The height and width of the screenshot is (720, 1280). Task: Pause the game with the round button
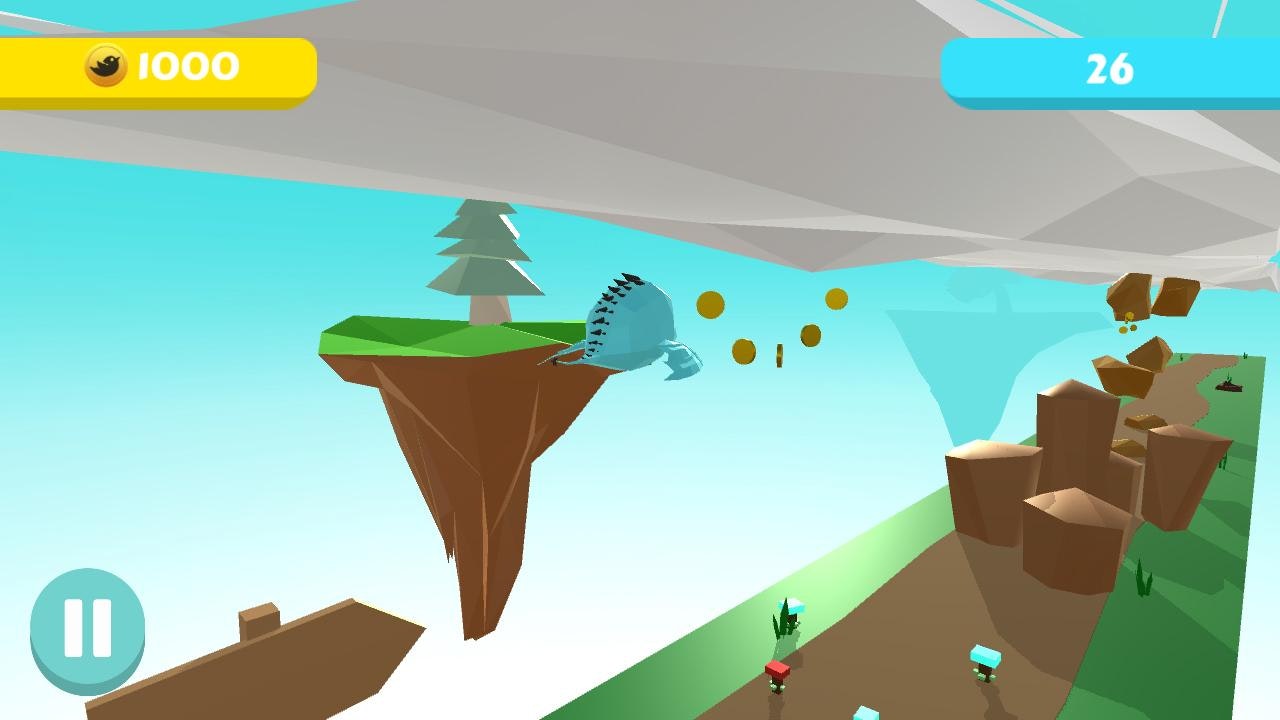tap(87, 629)
